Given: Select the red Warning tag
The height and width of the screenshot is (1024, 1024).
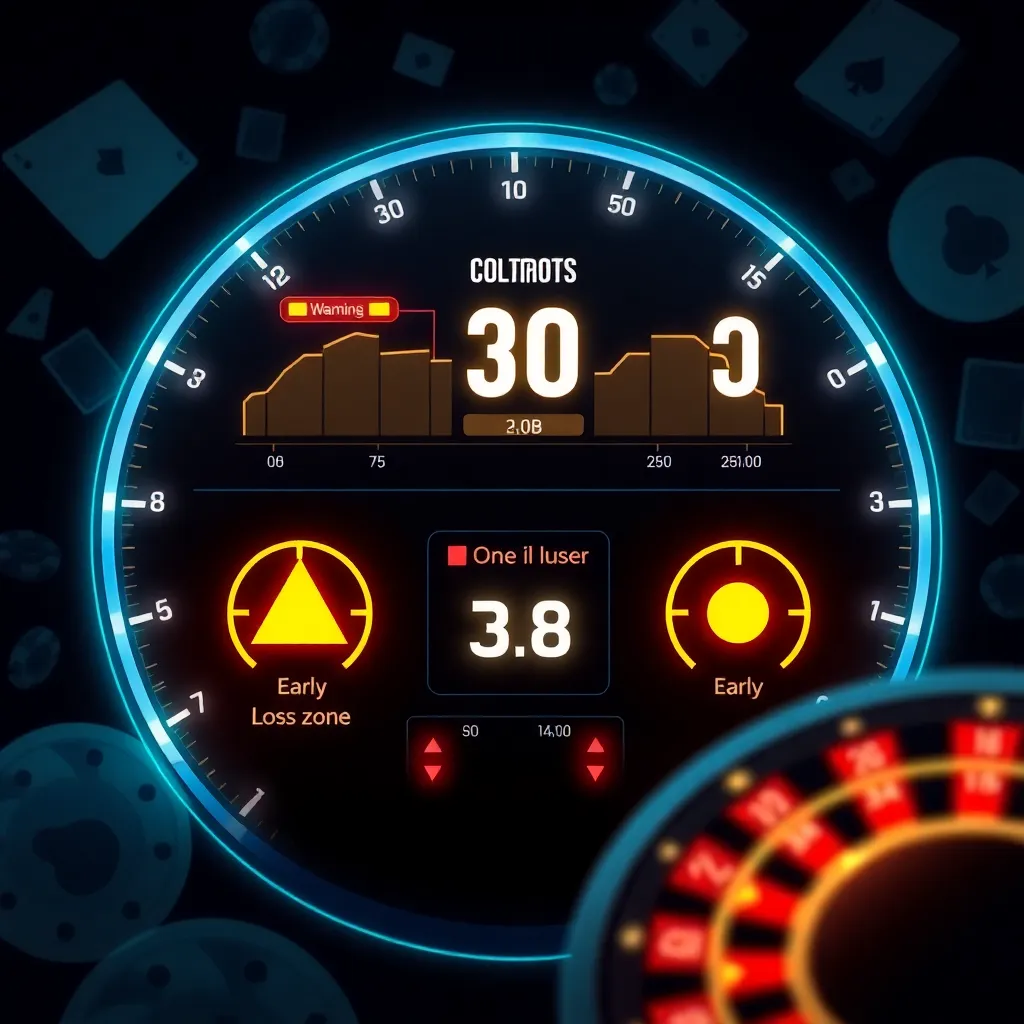Looking at the screenshot, I should click(x=339, y=310).
